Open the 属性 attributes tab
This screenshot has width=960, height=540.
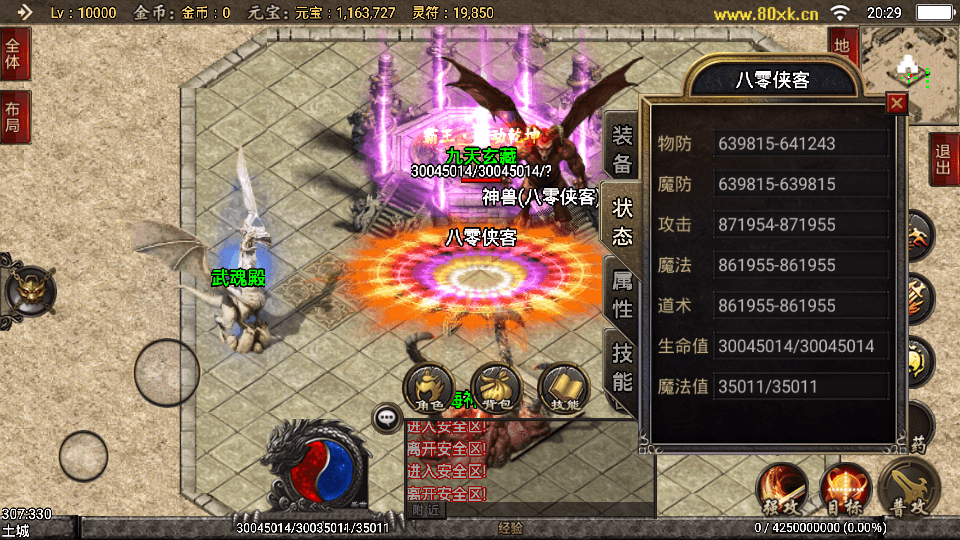[622, 295]
